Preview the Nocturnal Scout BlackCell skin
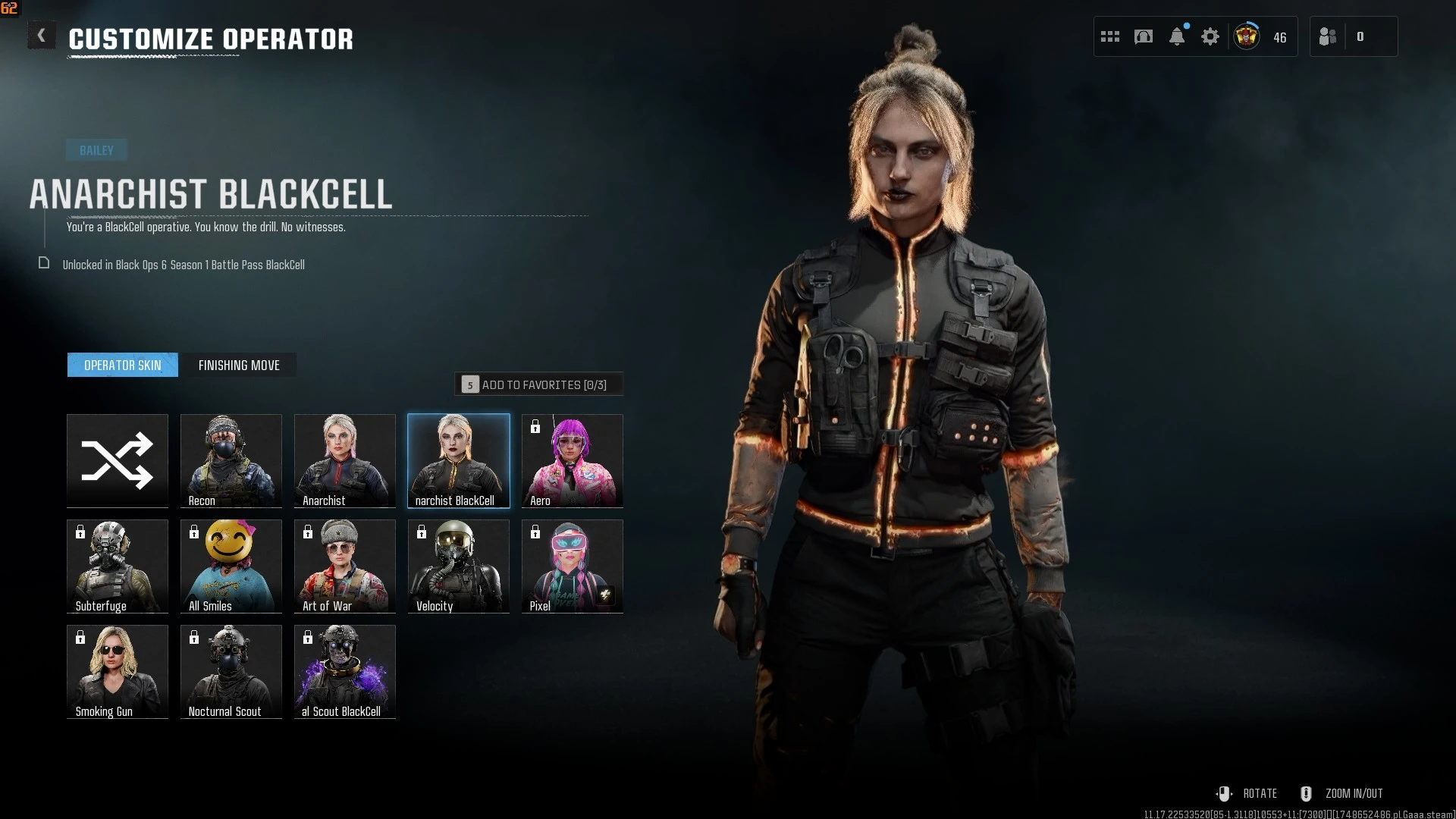The image size is (1456, 819). (345, 671)
